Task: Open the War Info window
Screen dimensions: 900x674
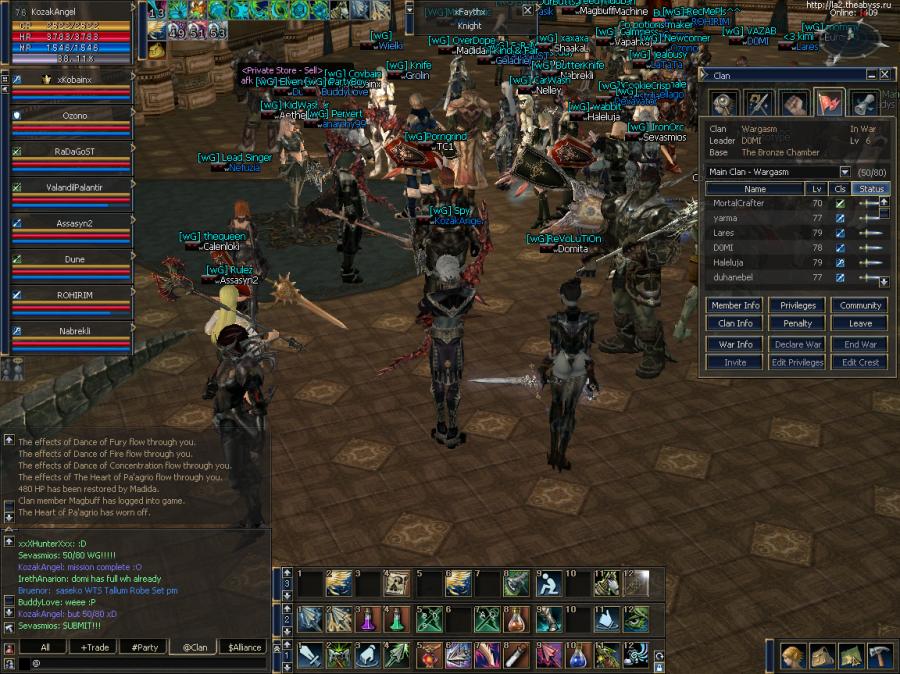Action: 736,344
